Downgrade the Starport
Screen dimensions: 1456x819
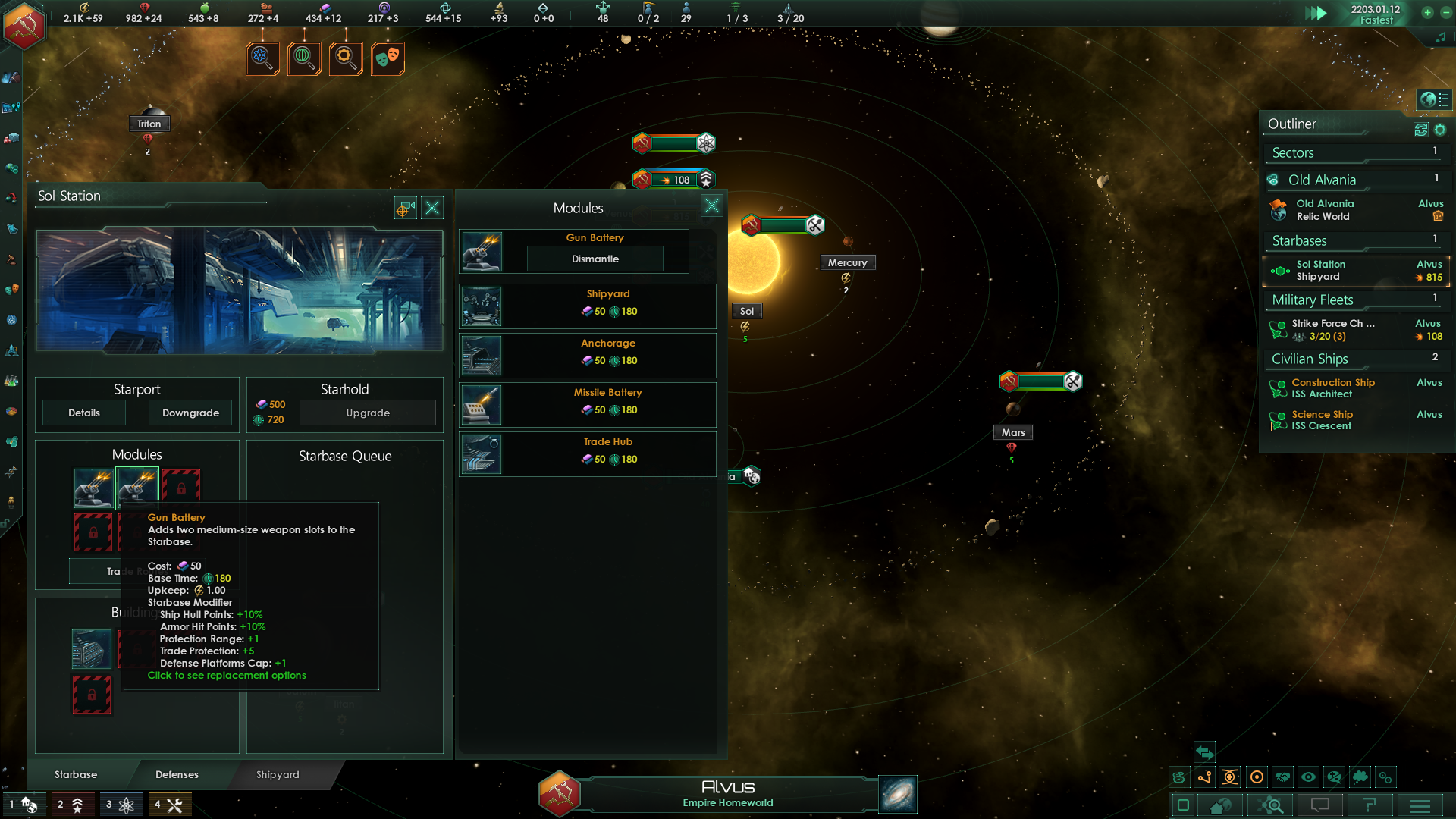190,413
